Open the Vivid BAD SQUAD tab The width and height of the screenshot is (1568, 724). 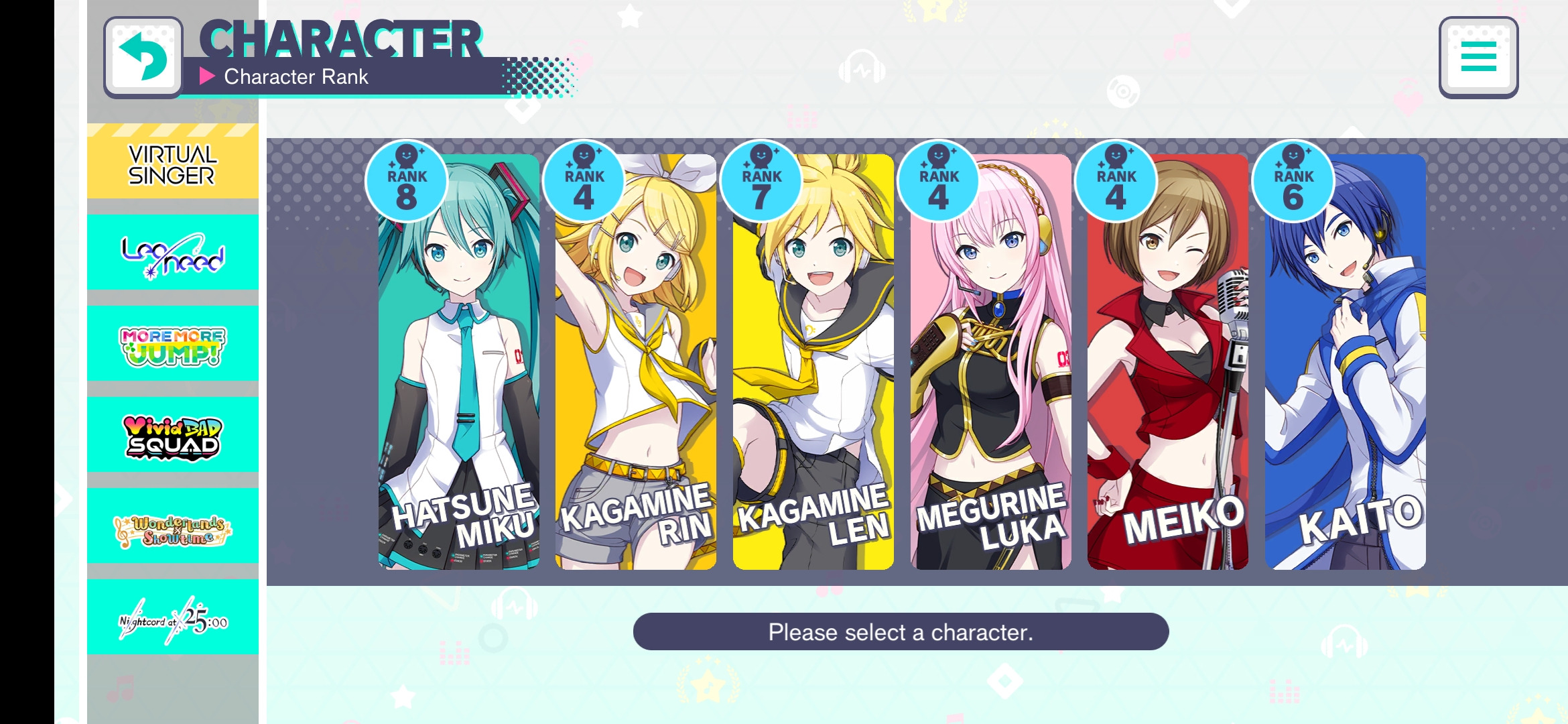(x=173, y=436)
